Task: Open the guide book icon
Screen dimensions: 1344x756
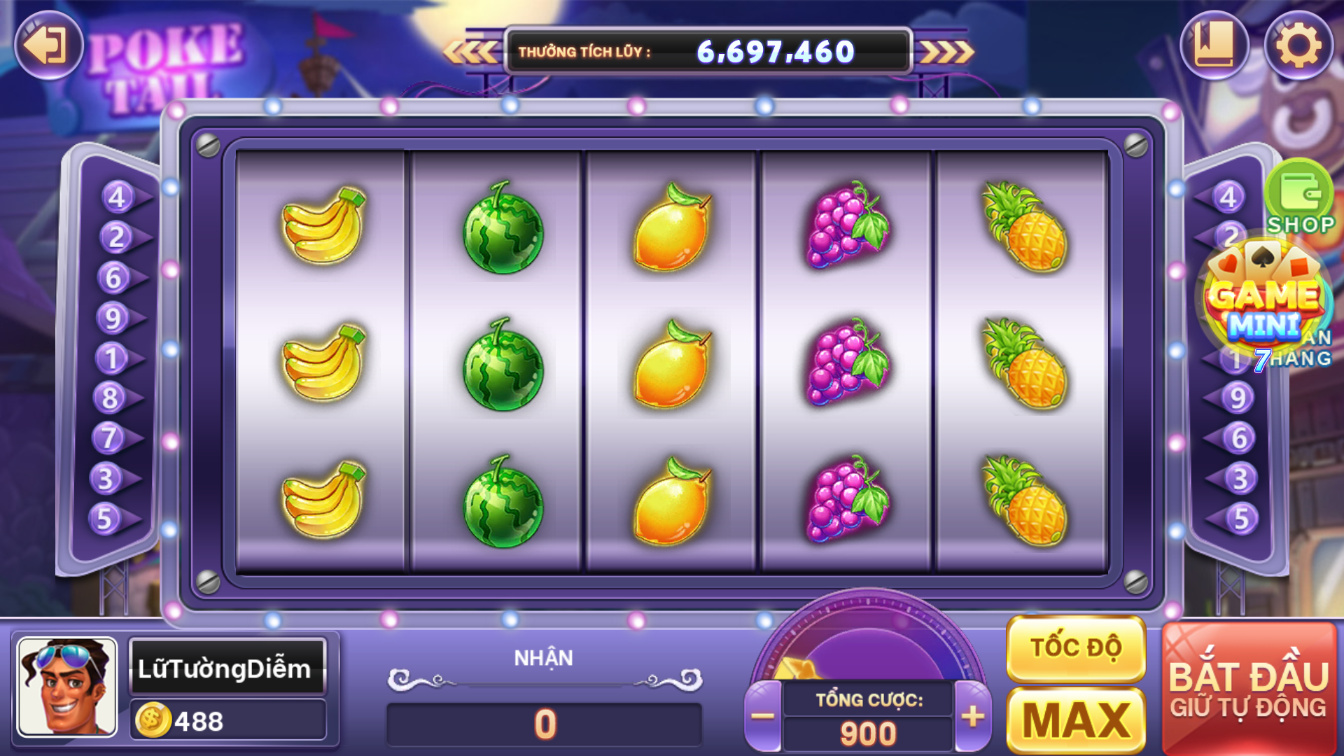Action: pyautogui.click(x=1214, y=46)
